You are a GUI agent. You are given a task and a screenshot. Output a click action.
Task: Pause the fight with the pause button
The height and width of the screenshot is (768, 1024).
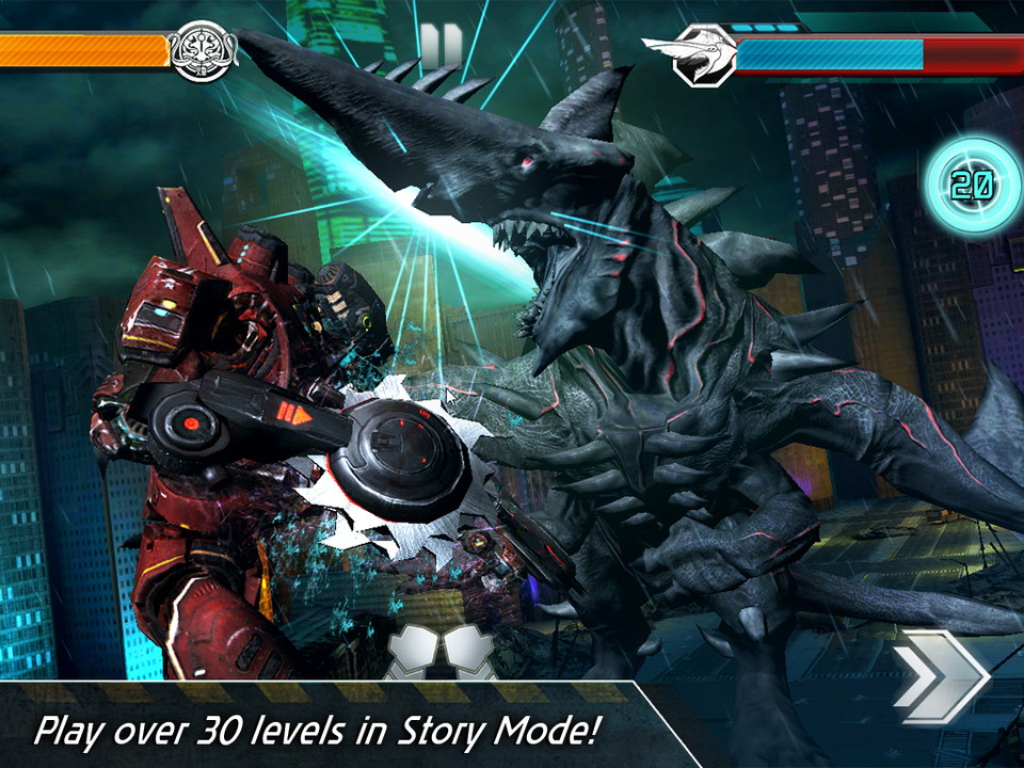point(441,46)
